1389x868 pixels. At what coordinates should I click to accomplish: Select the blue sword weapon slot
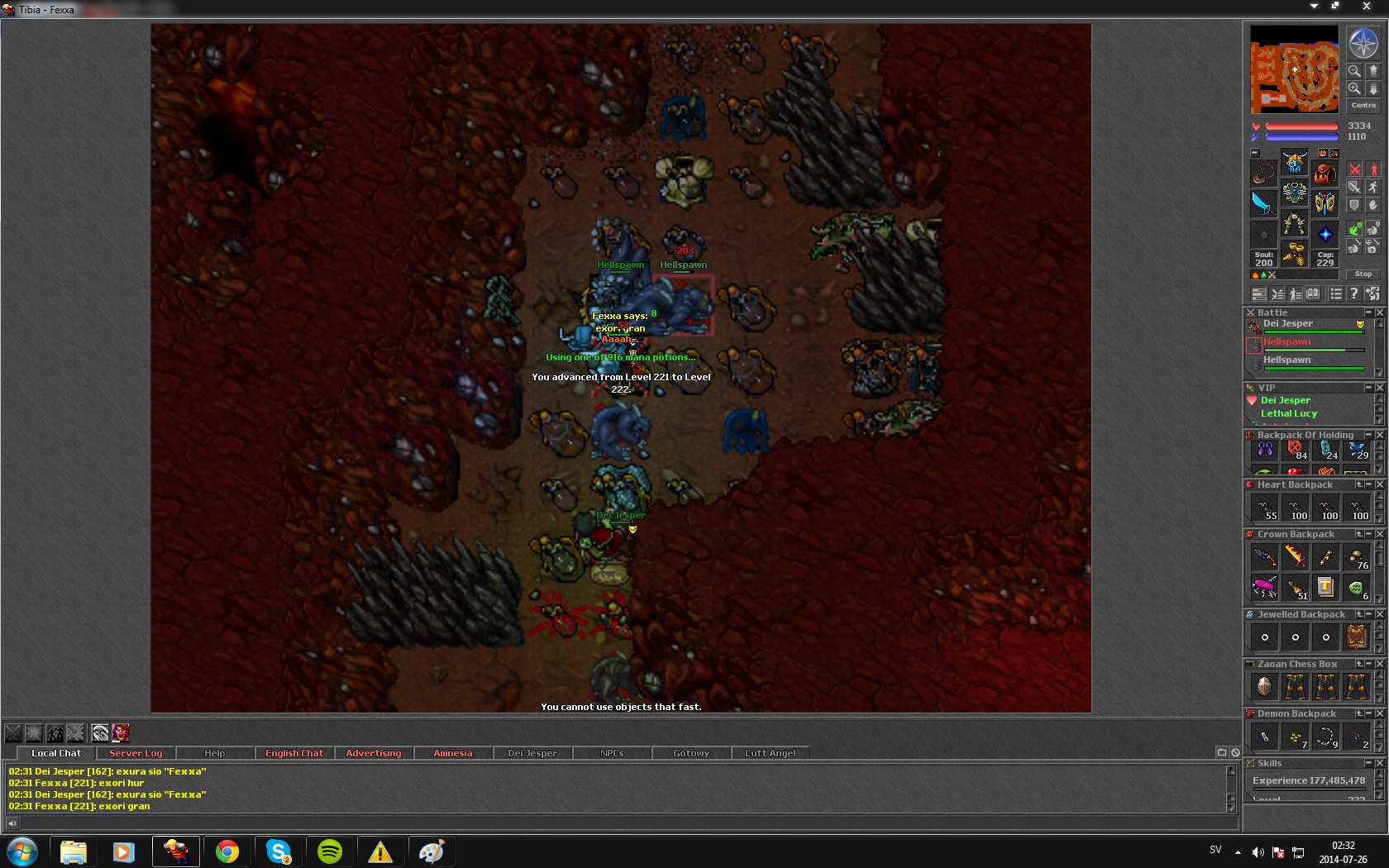(x=1263, y=203)
